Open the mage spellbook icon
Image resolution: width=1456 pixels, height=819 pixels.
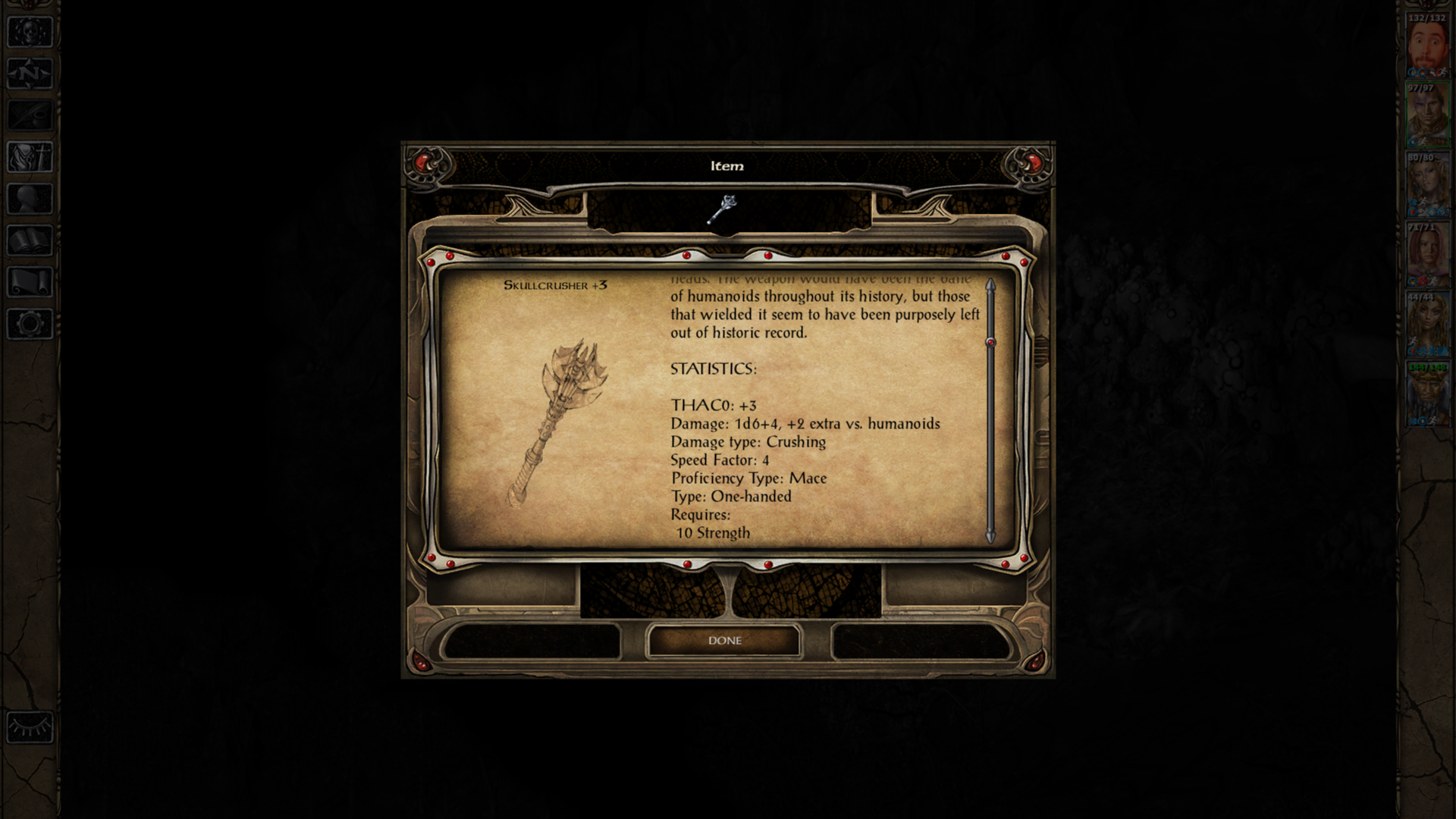tap(30, 241)
